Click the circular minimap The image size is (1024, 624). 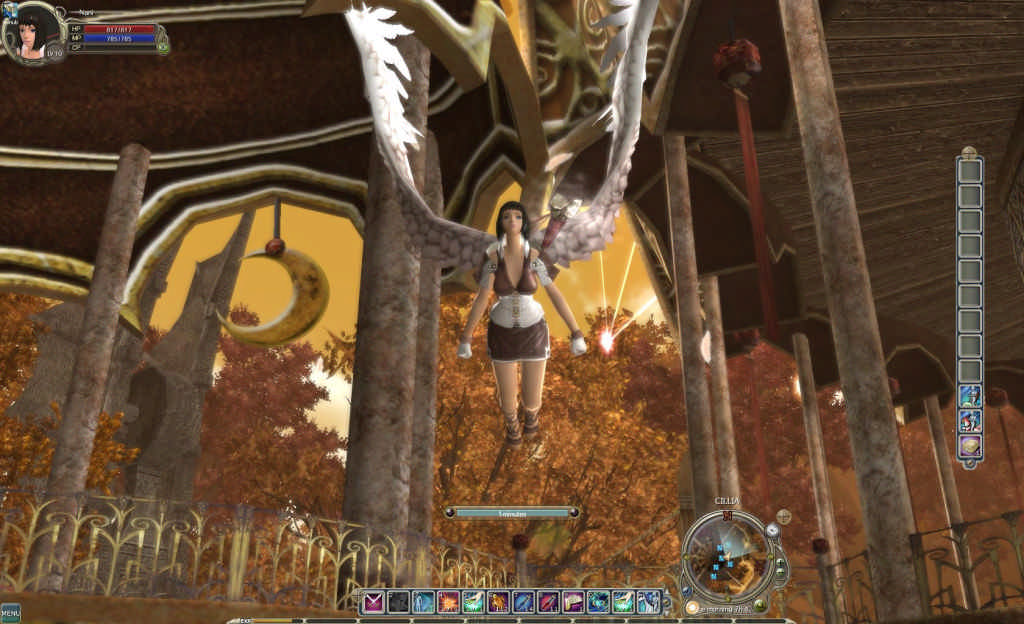coord(727,555)
